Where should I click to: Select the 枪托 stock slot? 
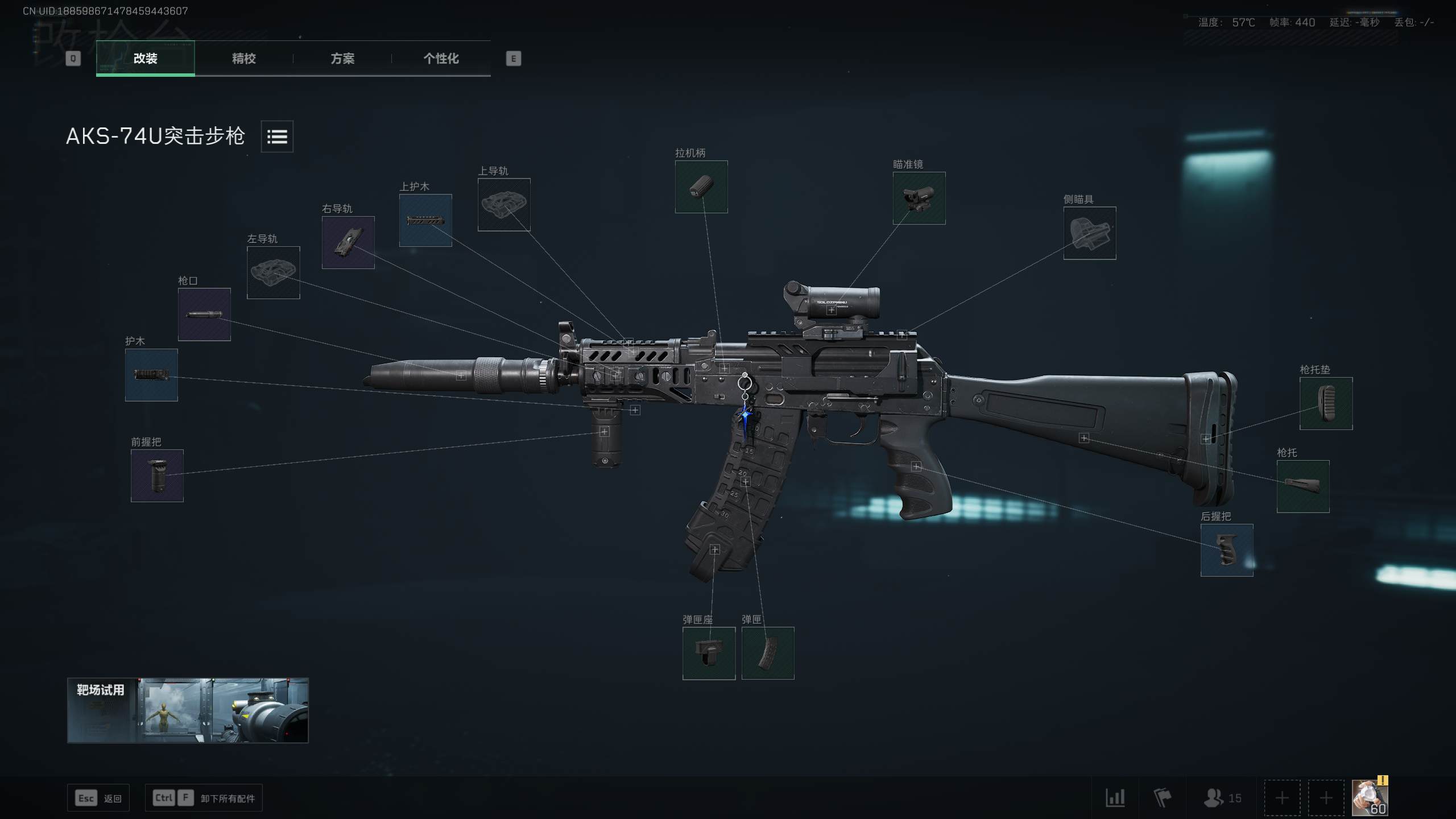pos(1303,486)
